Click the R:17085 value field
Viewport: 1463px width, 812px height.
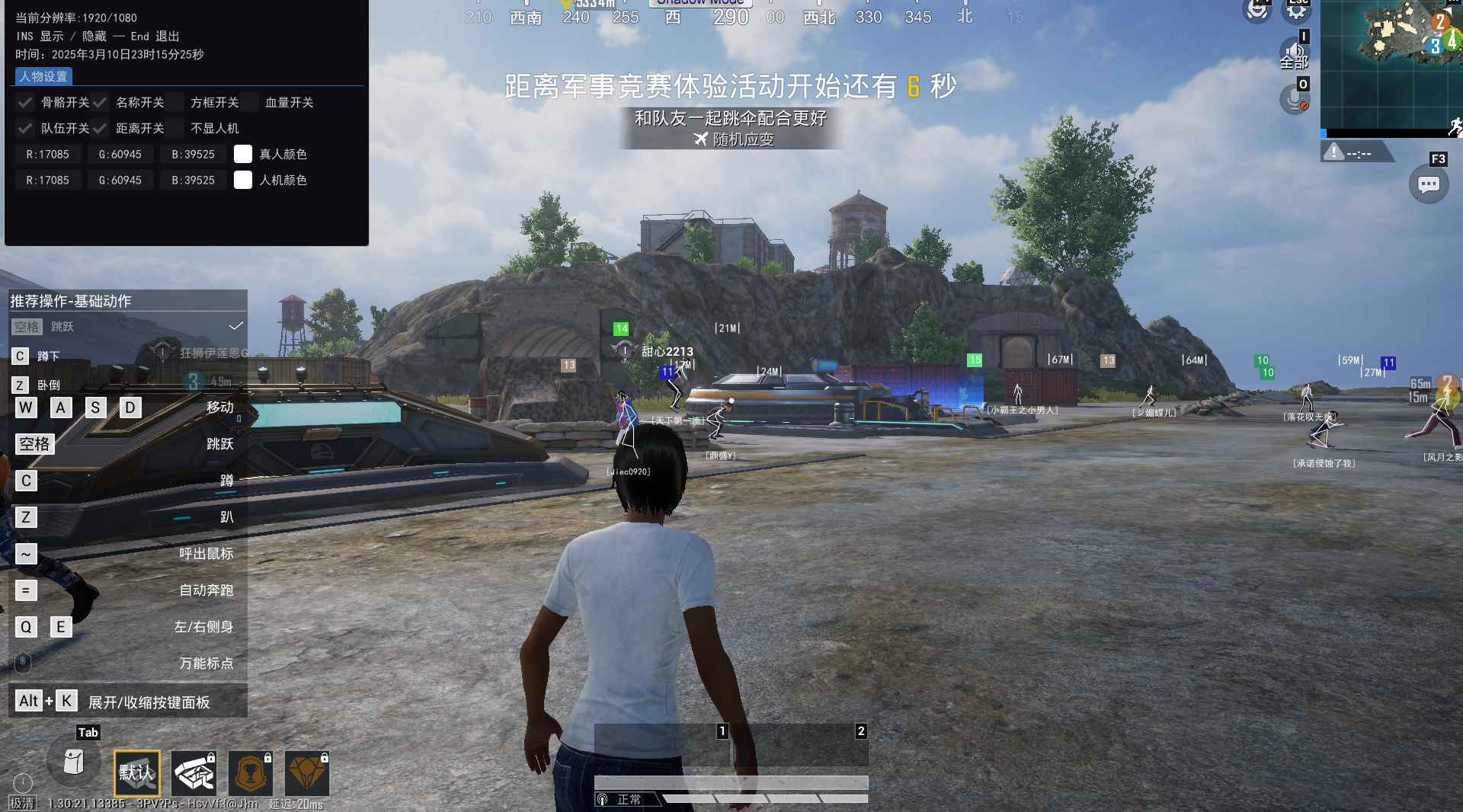point(48,154)
